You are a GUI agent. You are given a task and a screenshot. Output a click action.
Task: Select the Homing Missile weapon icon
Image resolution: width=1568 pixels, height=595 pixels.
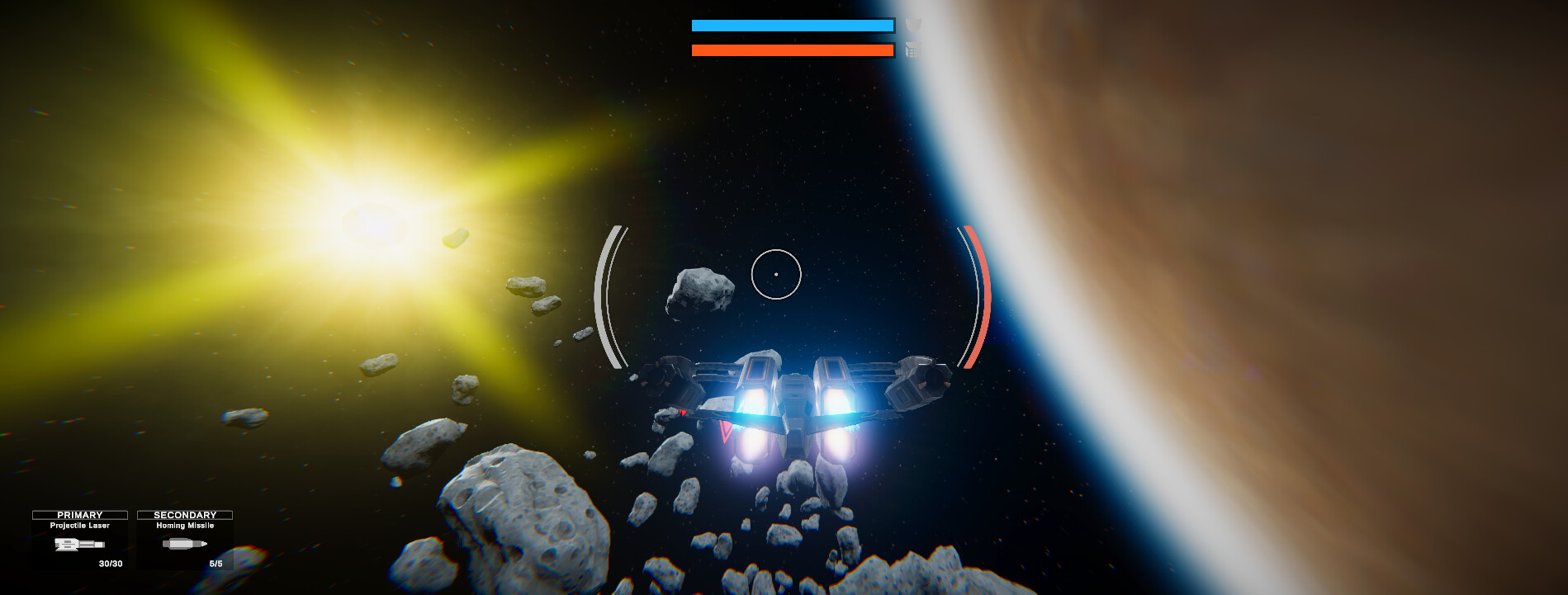(185, 545)
